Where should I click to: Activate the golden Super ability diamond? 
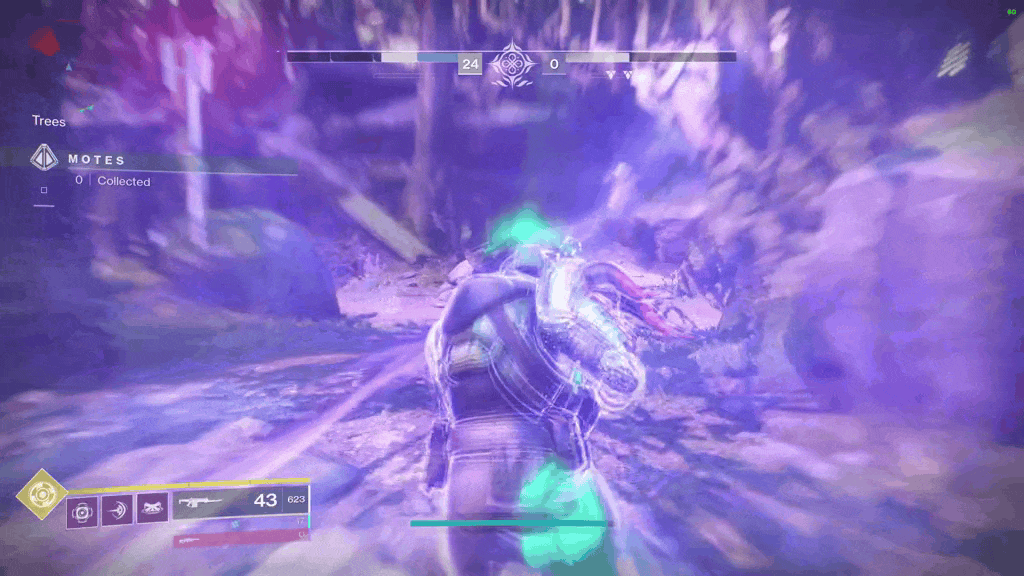[x=42, y=494]
